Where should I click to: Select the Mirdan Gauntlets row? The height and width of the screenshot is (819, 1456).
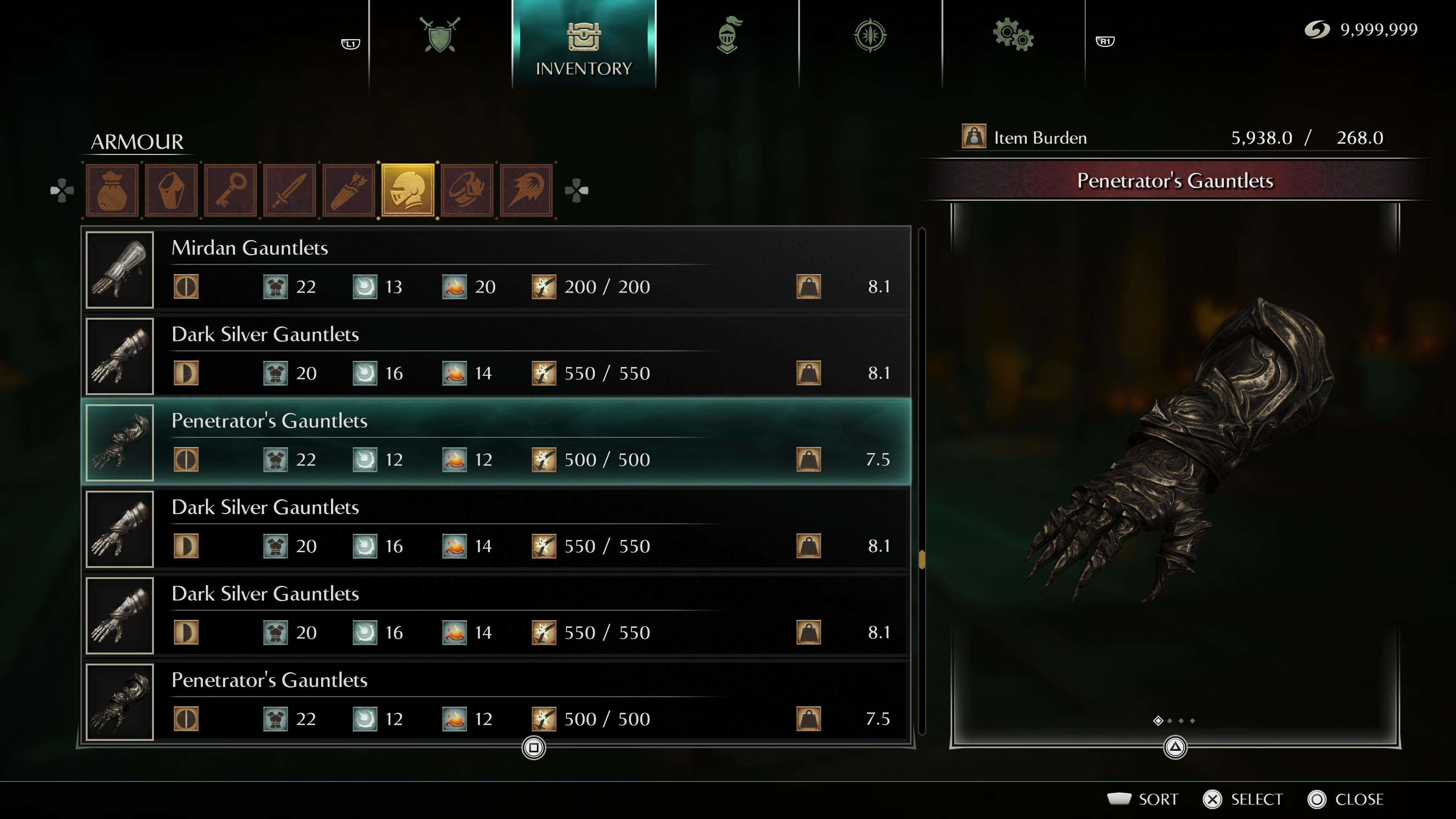pyautogui.click(x=497, y=270)
